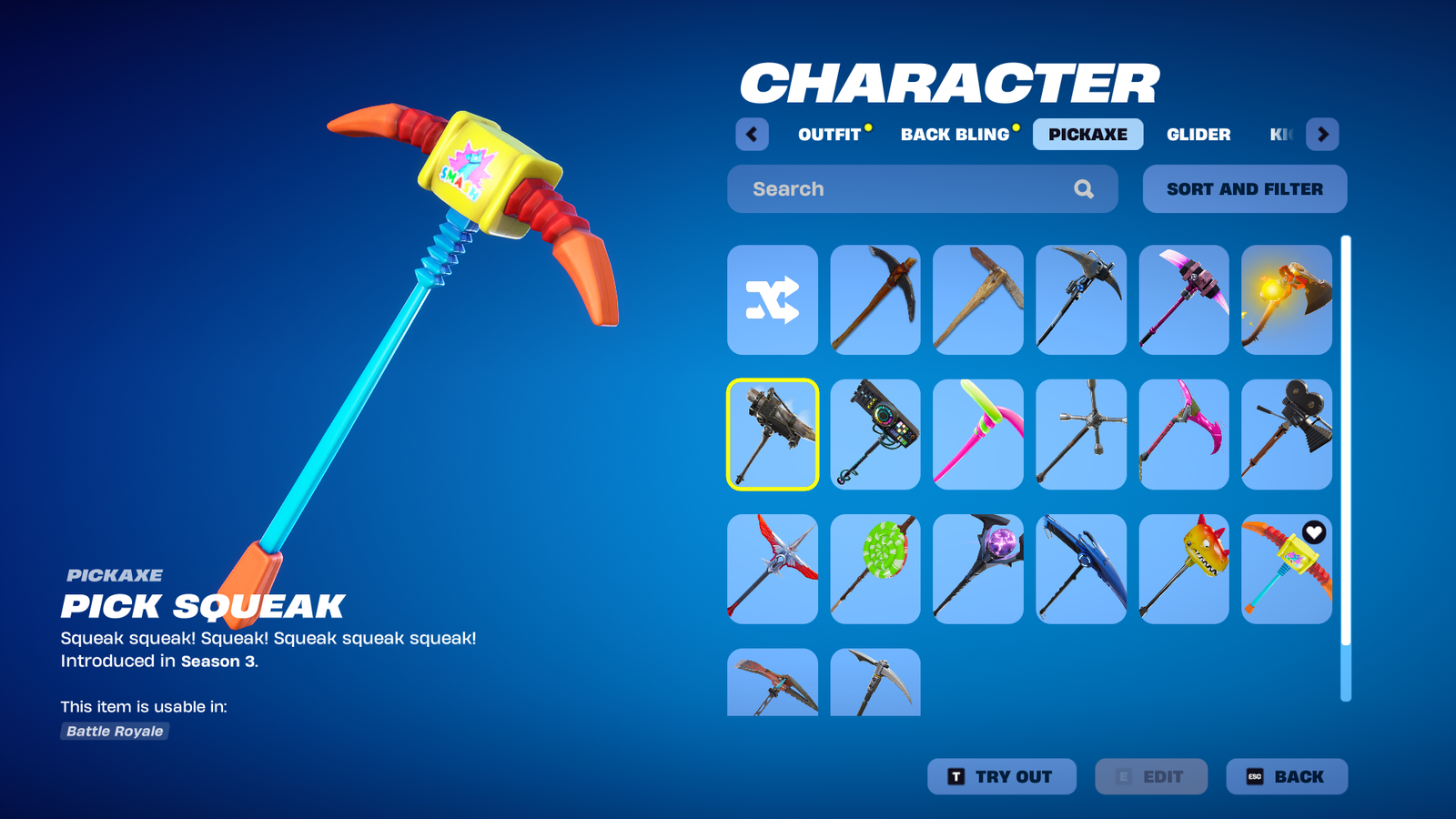Choose the shuffle random pickaxe tile
Viewport: 1456px width, 819px height.
(773, 299)
